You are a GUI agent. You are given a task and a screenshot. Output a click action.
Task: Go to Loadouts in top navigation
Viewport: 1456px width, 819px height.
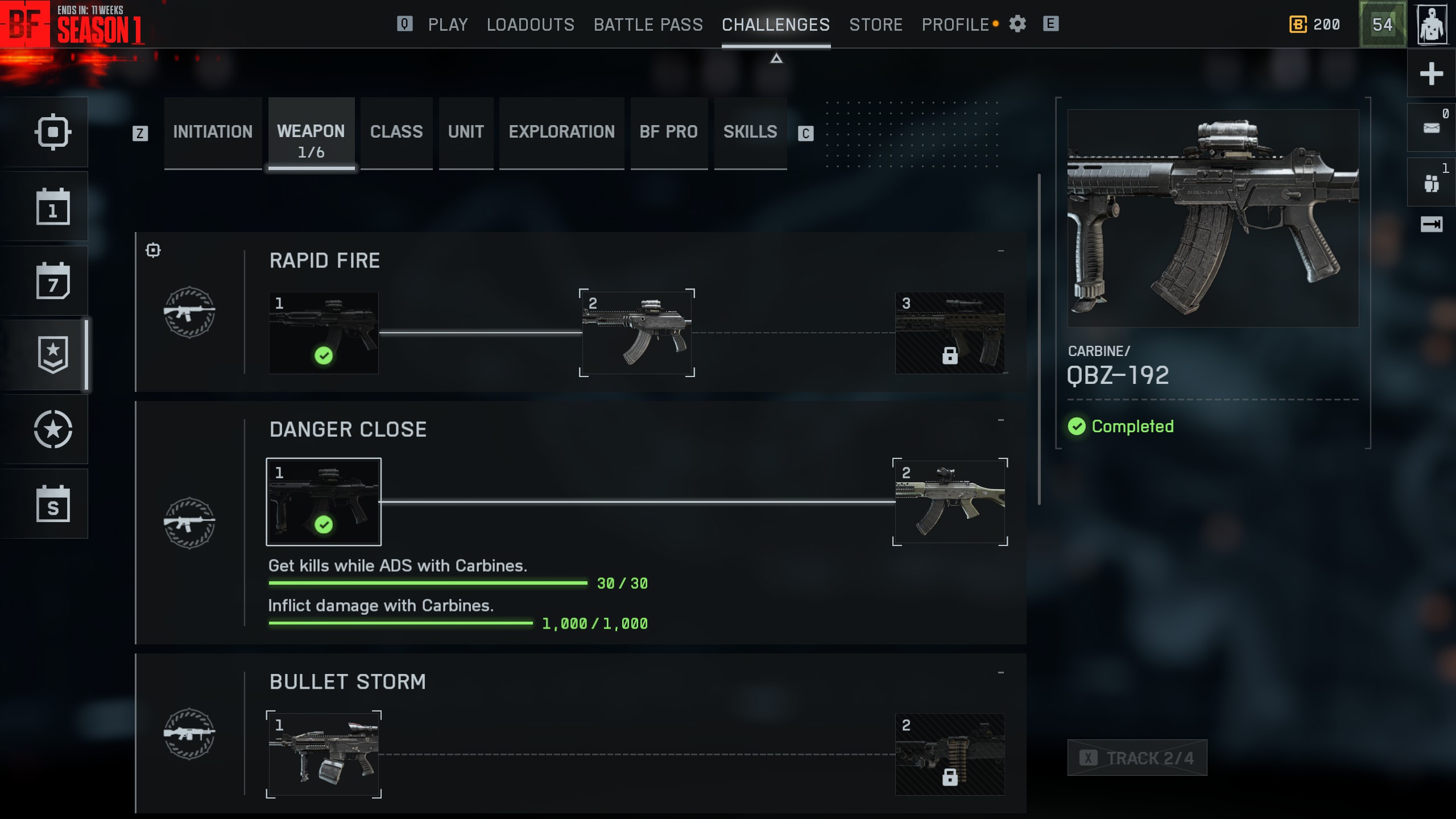click(x=530, y=24)
